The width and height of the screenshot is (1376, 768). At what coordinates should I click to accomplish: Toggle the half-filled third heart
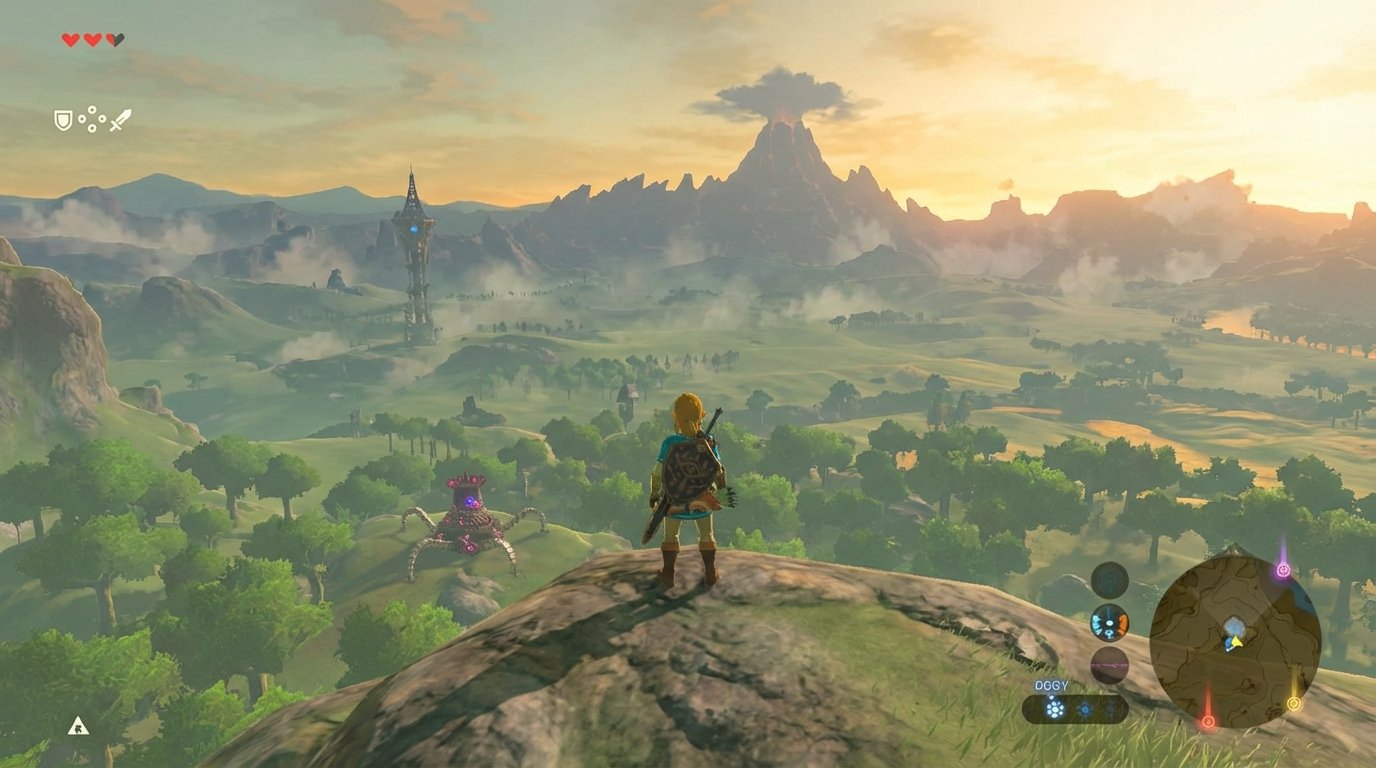(x=113, y=38)
